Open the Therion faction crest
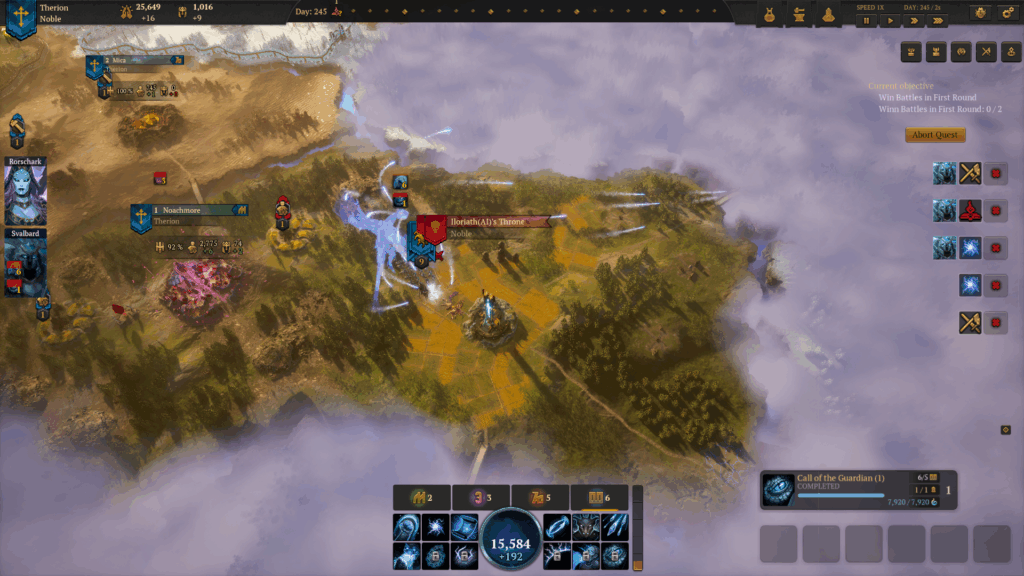1024x576 pixels. [20, 17]
